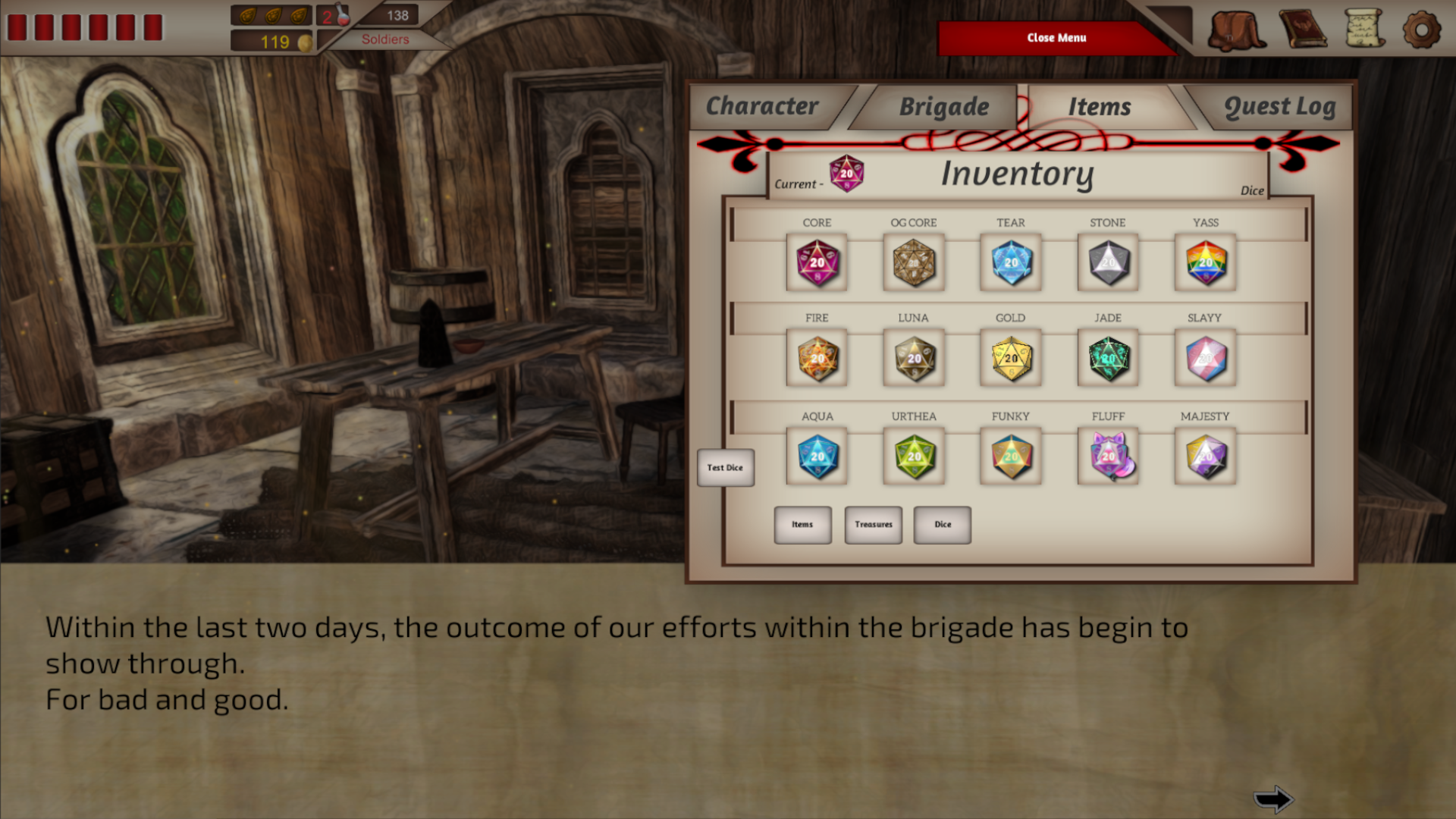Select the JADE green die
The height and width of the screenshot is (819, 1456).
(x=1107, y=359)
